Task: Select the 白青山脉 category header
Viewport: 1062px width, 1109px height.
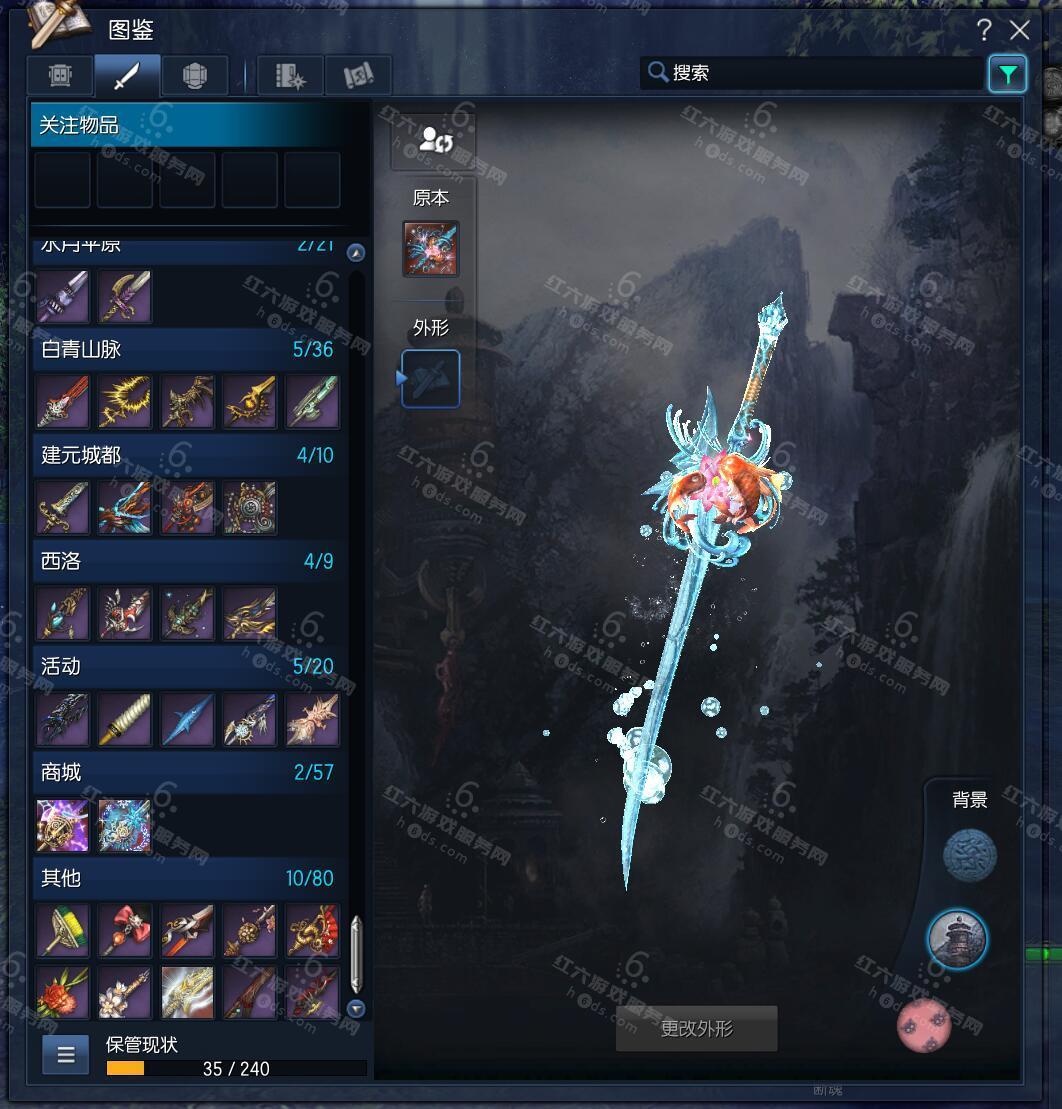Action: coord(187,350)
